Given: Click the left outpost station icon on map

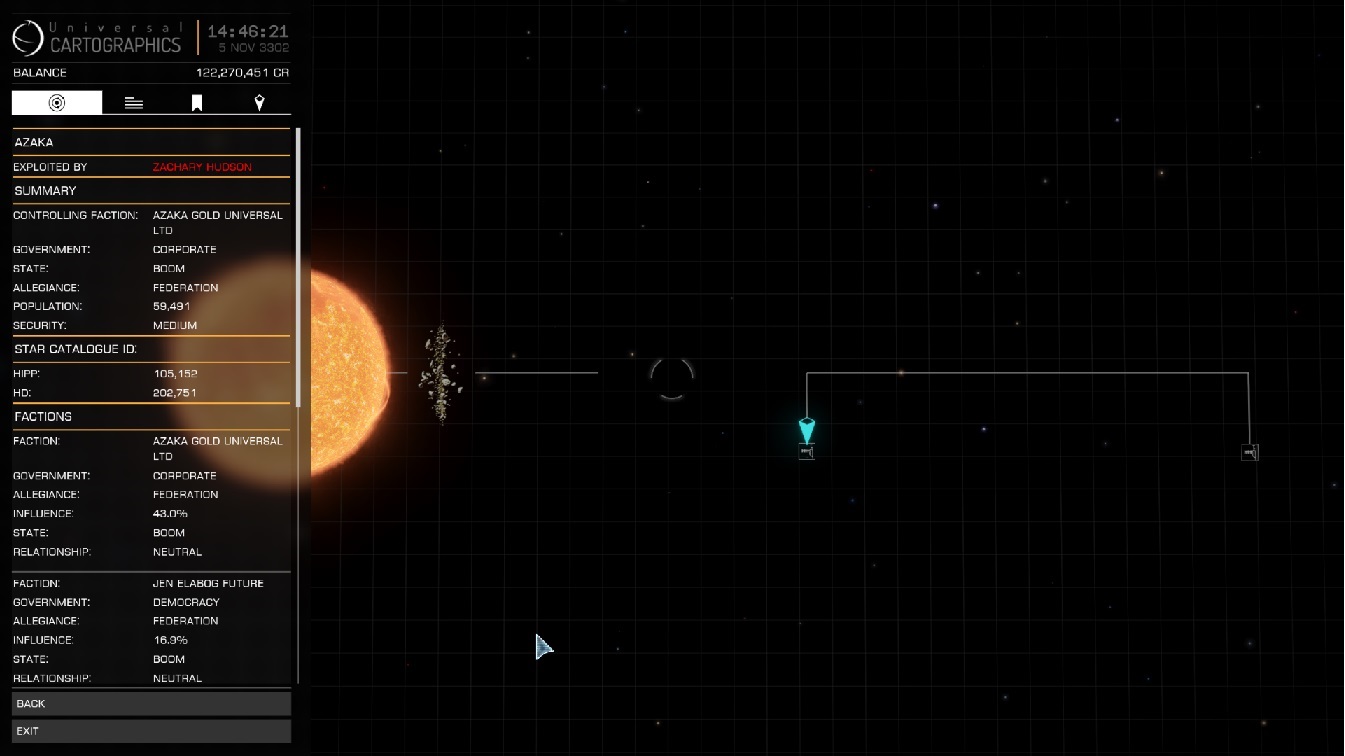Looking at the screenshot, I should (x=806, y=451).
